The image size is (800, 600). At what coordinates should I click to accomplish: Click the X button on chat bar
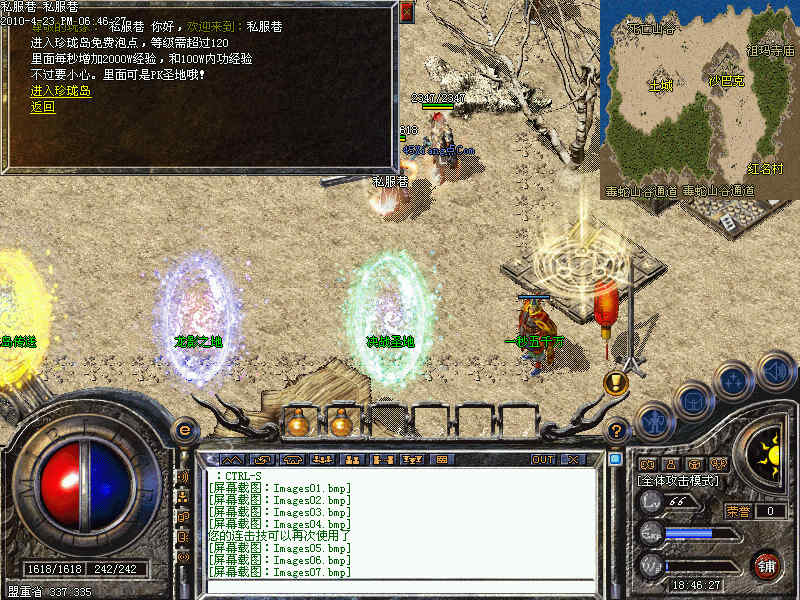(x=572, y=459)
